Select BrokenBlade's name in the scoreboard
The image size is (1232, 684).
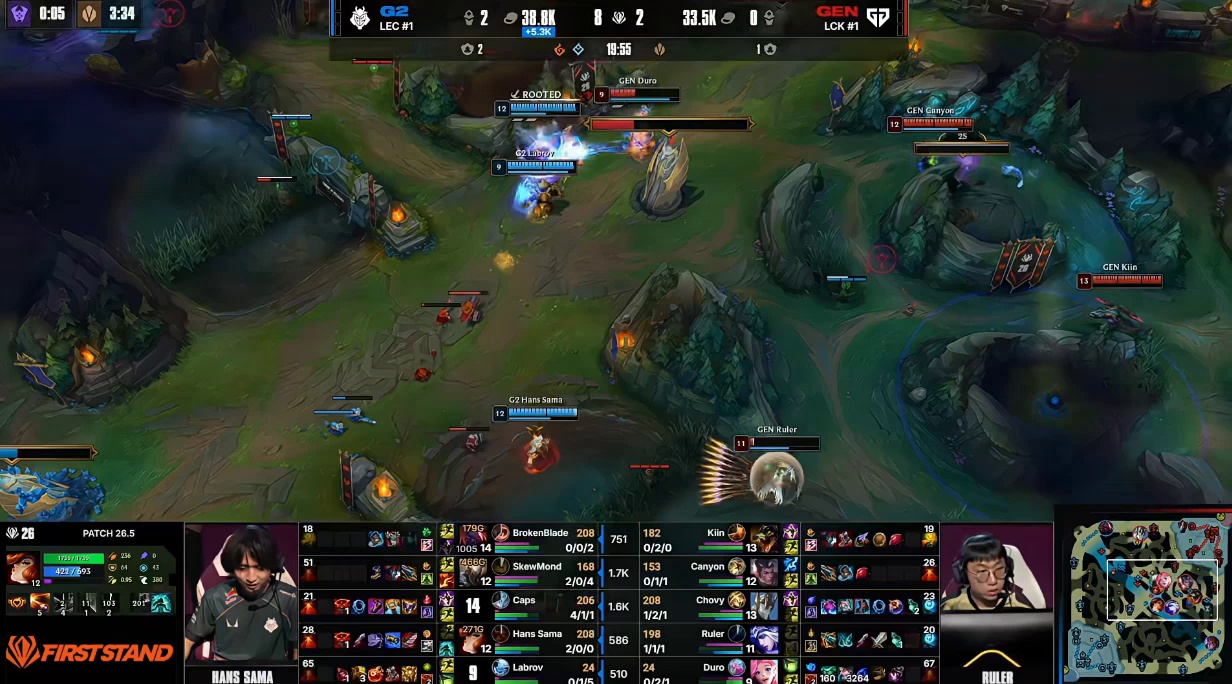point(540,533)
